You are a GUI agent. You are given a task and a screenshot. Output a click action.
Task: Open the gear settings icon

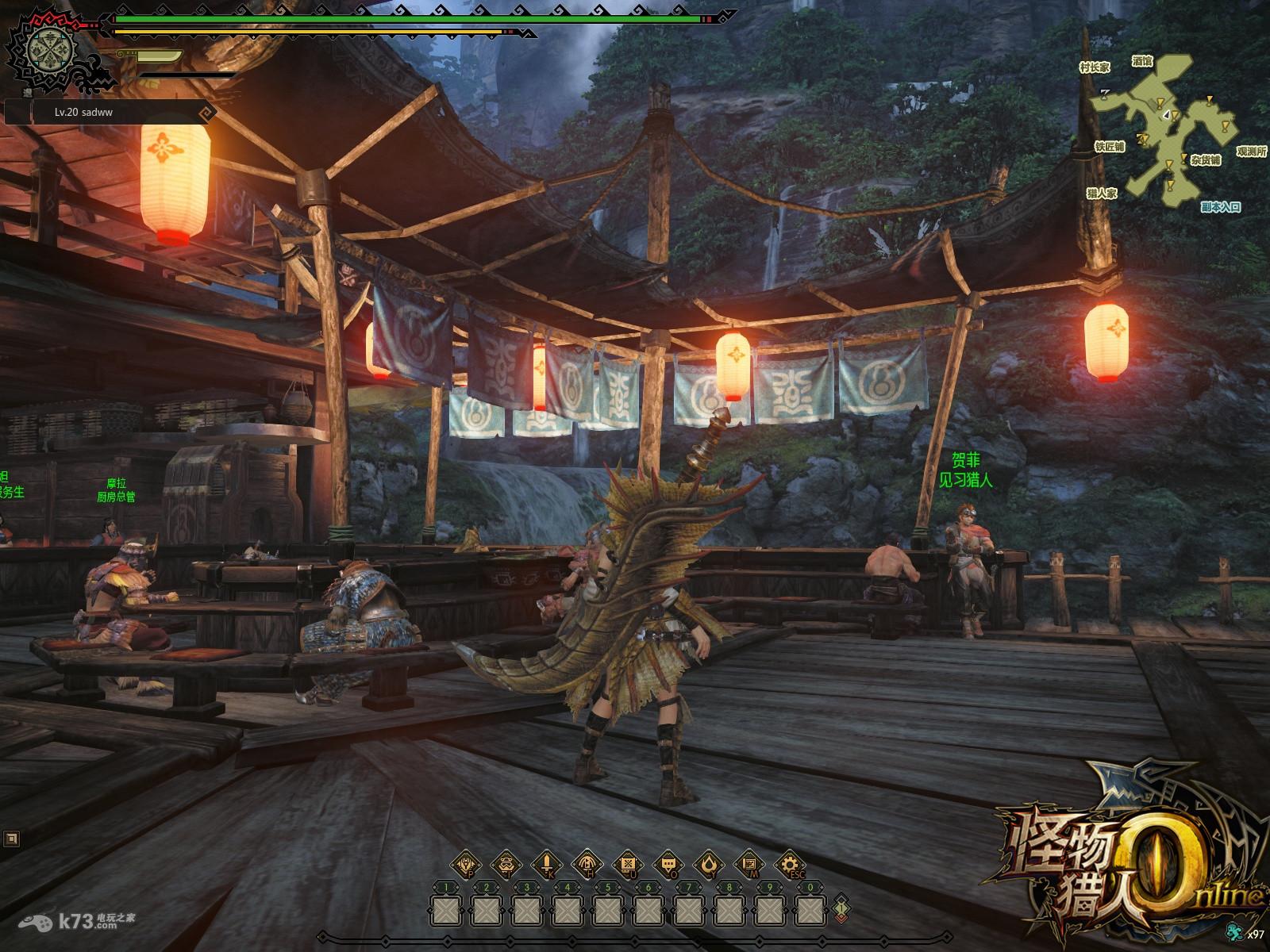pos(789,865)
